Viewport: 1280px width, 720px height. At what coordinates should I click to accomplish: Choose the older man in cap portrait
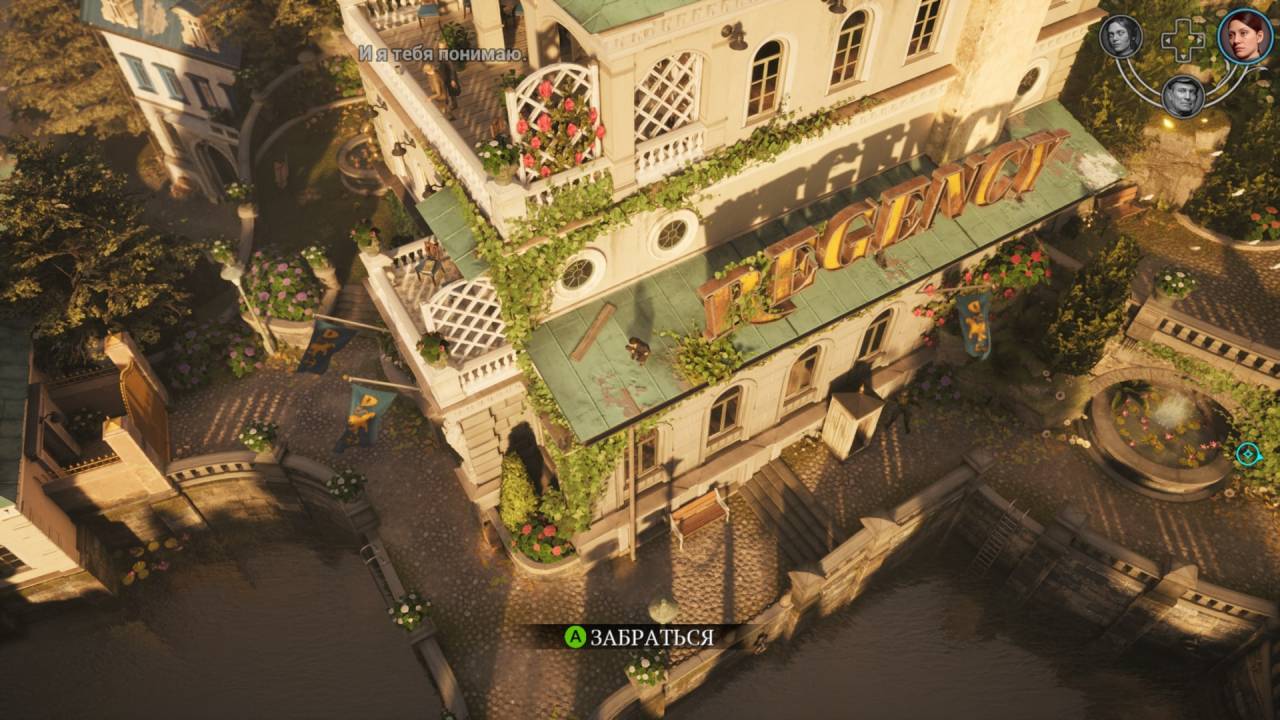[x=1183, y=96]
